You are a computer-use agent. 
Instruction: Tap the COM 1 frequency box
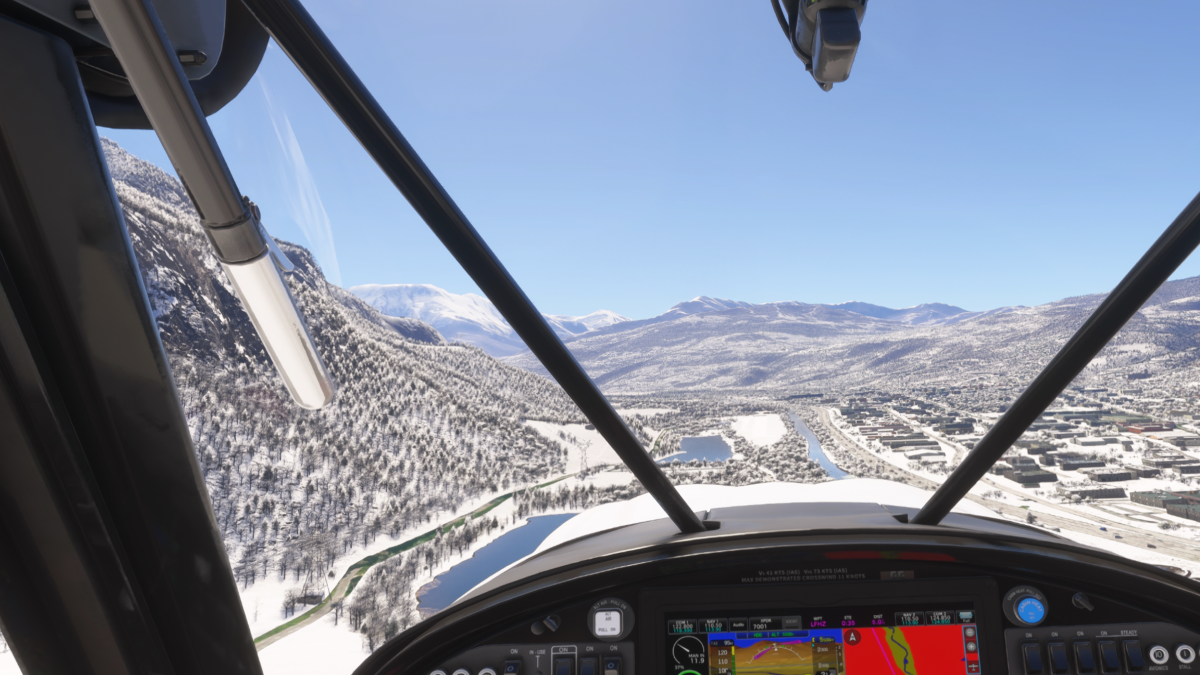[682, 625]
